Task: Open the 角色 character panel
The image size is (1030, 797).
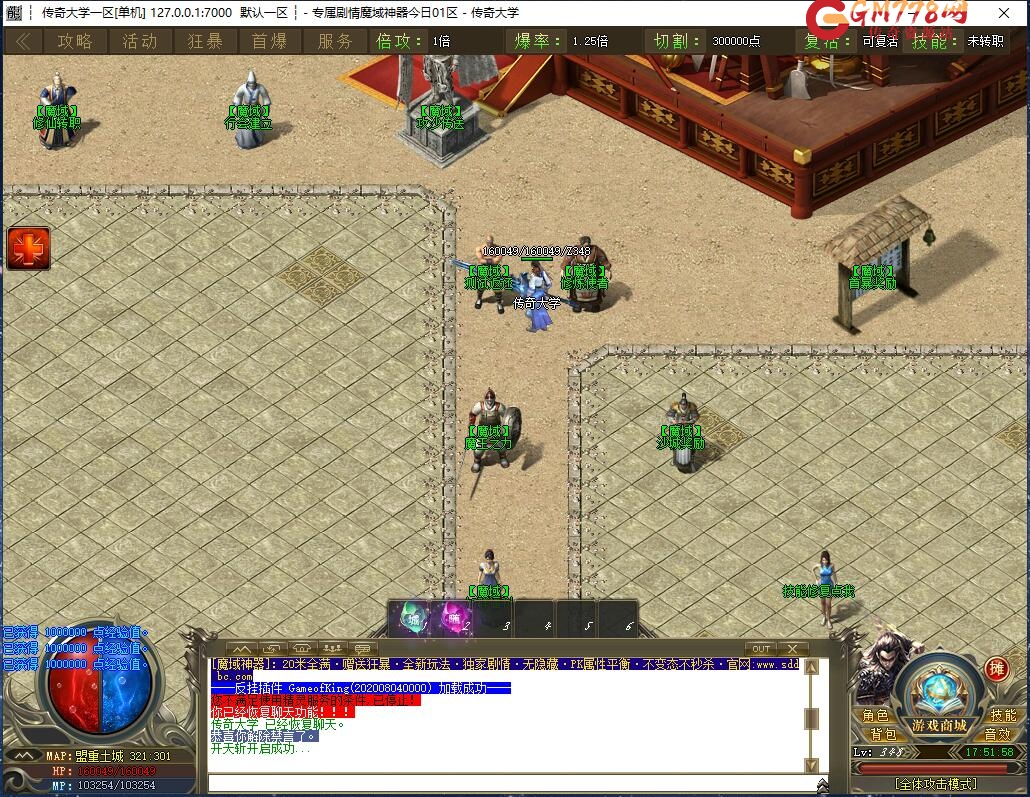Action: pyautogui.click(x=875, y=715)
